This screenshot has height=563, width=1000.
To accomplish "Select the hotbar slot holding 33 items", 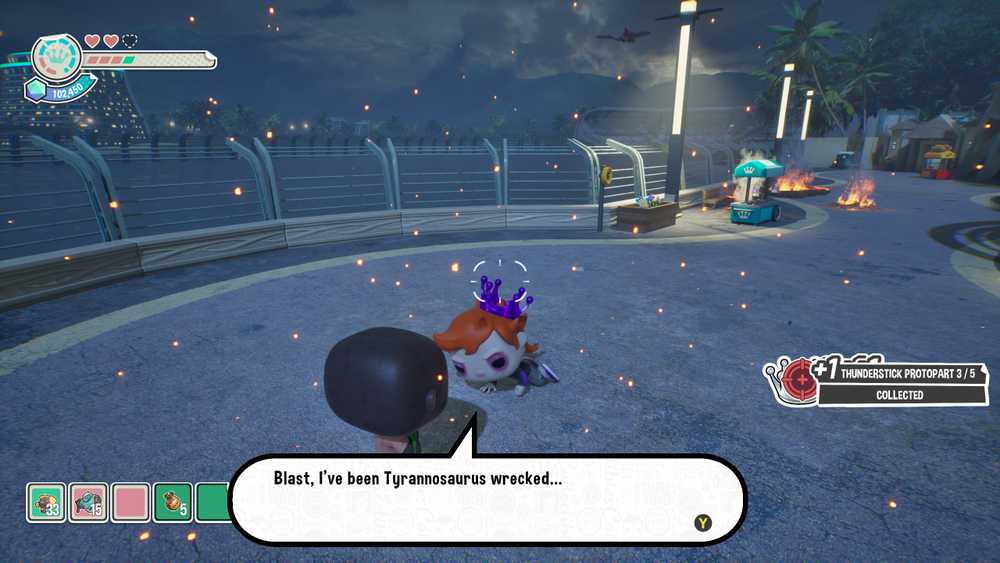I will 46,501.
